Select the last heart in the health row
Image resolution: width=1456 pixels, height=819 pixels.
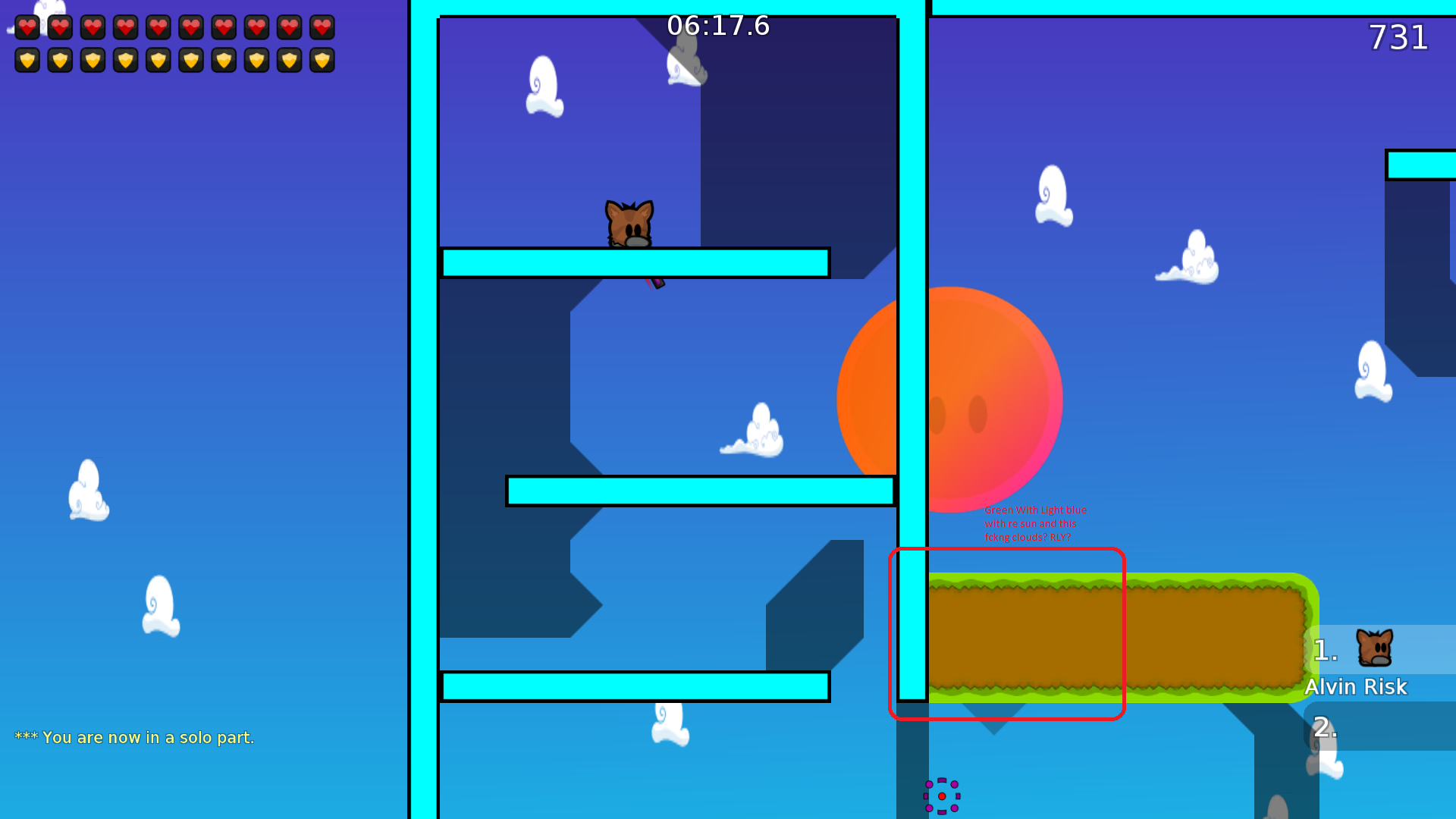321,28
